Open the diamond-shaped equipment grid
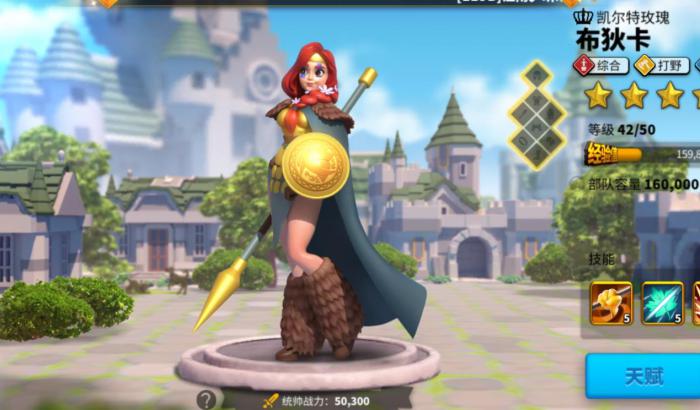The image size is (700, 410). pyautogui.click(x=537, y=113)
